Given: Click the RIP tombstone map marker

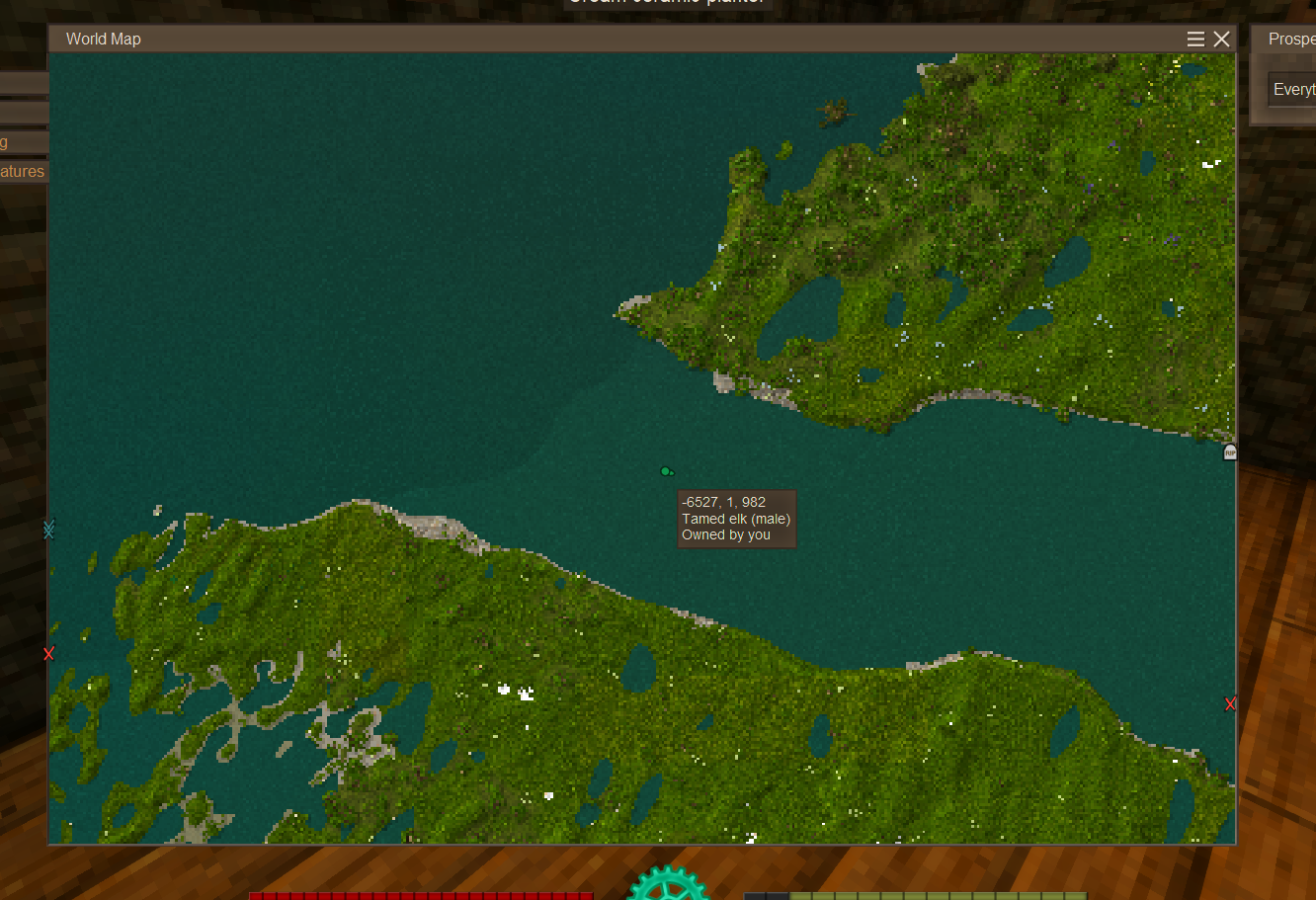Looking at the screenshot, I should [x=1230, y=452].
